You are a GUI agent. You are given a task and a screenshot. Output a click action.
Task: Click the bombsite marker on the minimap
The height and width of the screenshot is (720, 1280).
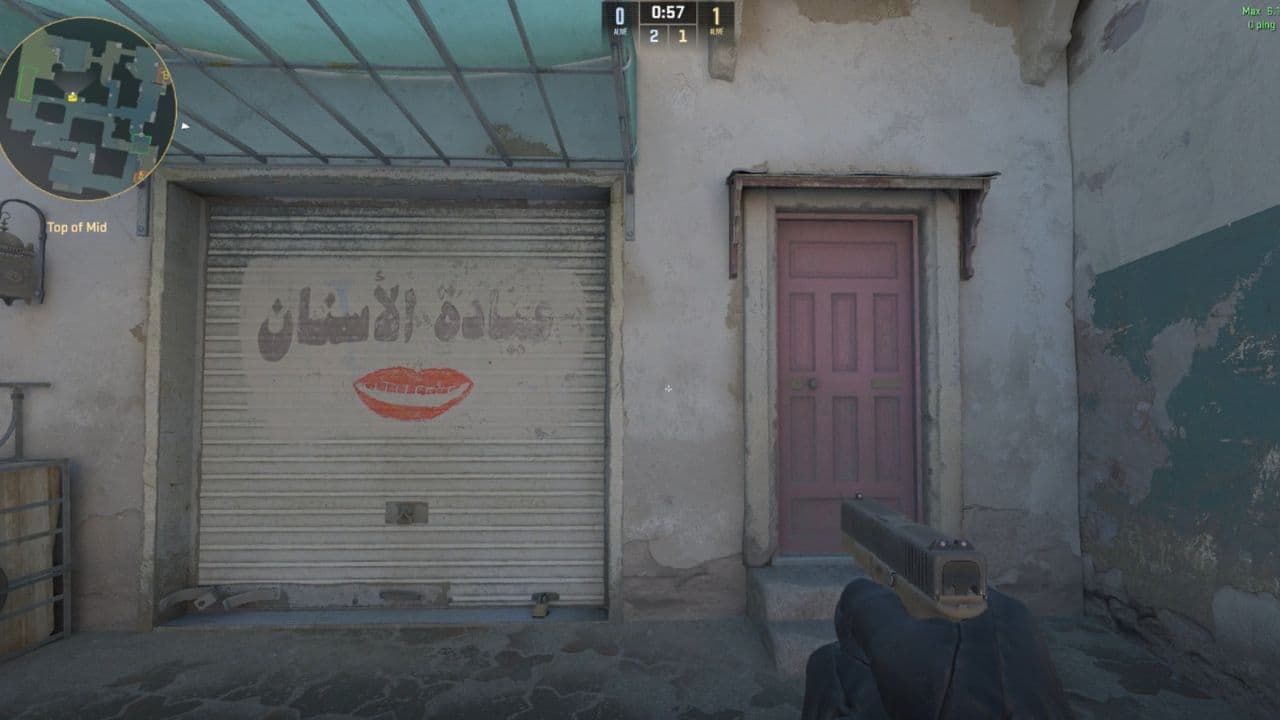pos(164,76)
